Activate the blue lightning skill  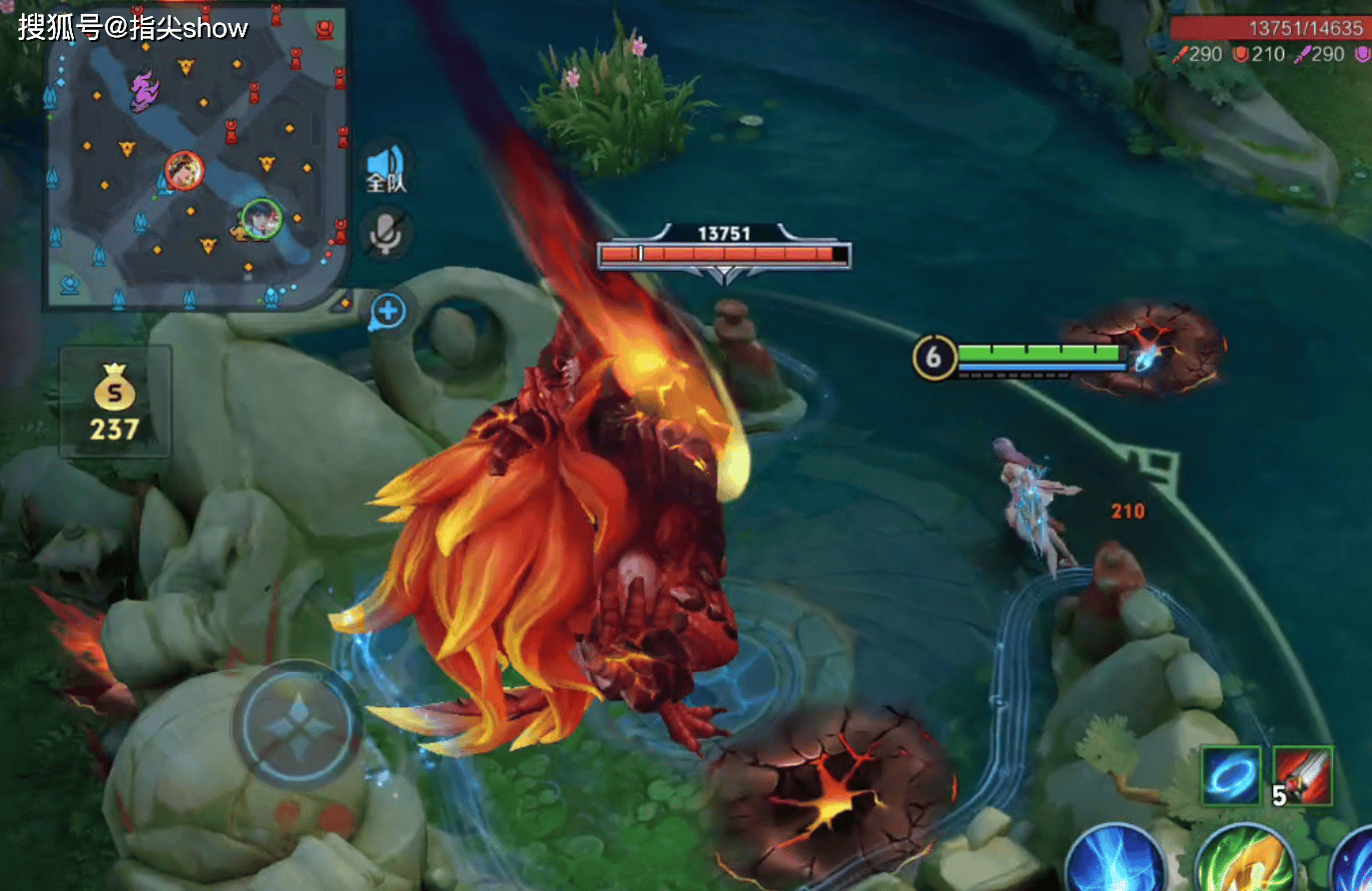(x=1115, y=861)
